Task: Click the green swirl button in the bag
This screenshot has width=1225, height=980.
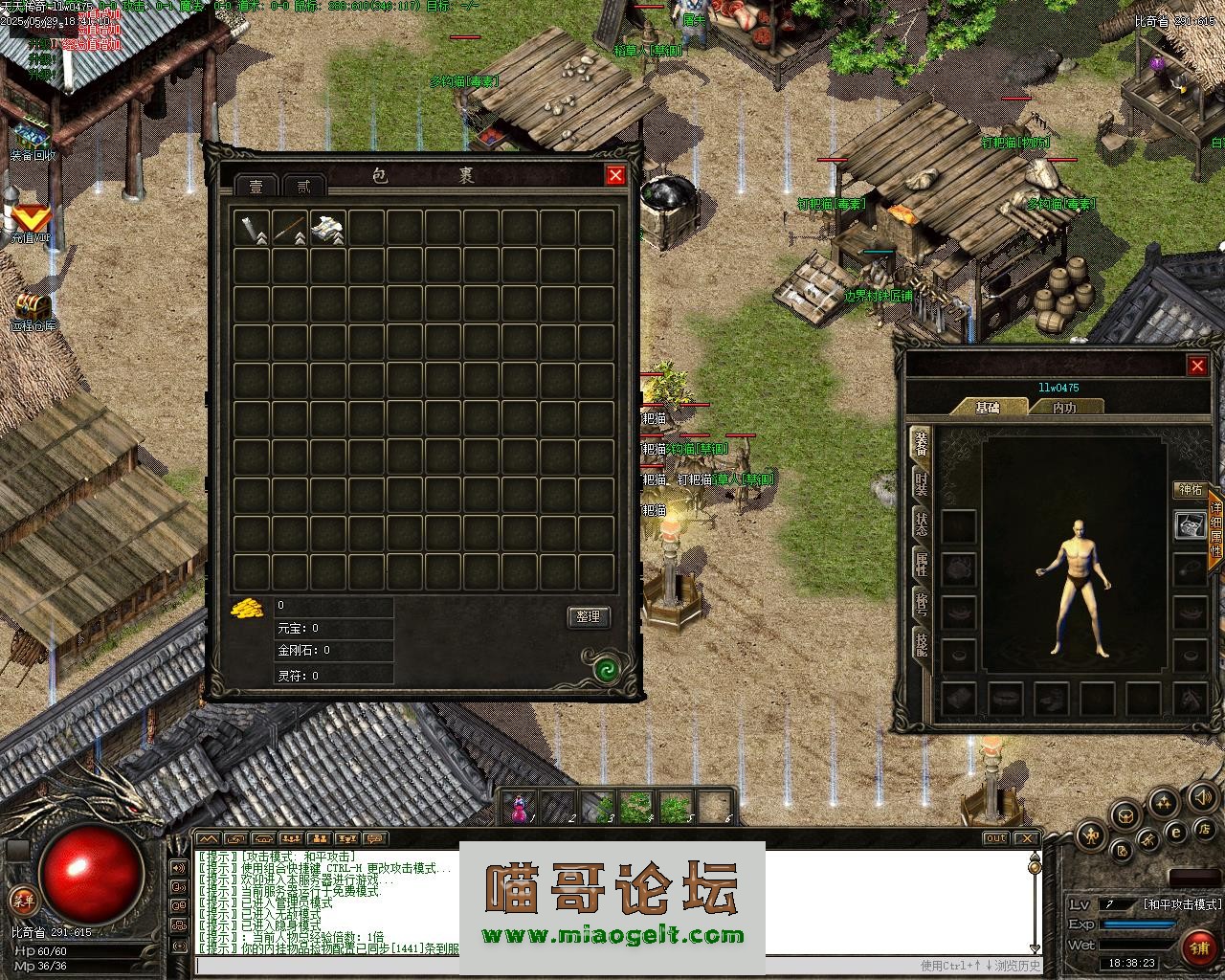Action: click(605, 669)
